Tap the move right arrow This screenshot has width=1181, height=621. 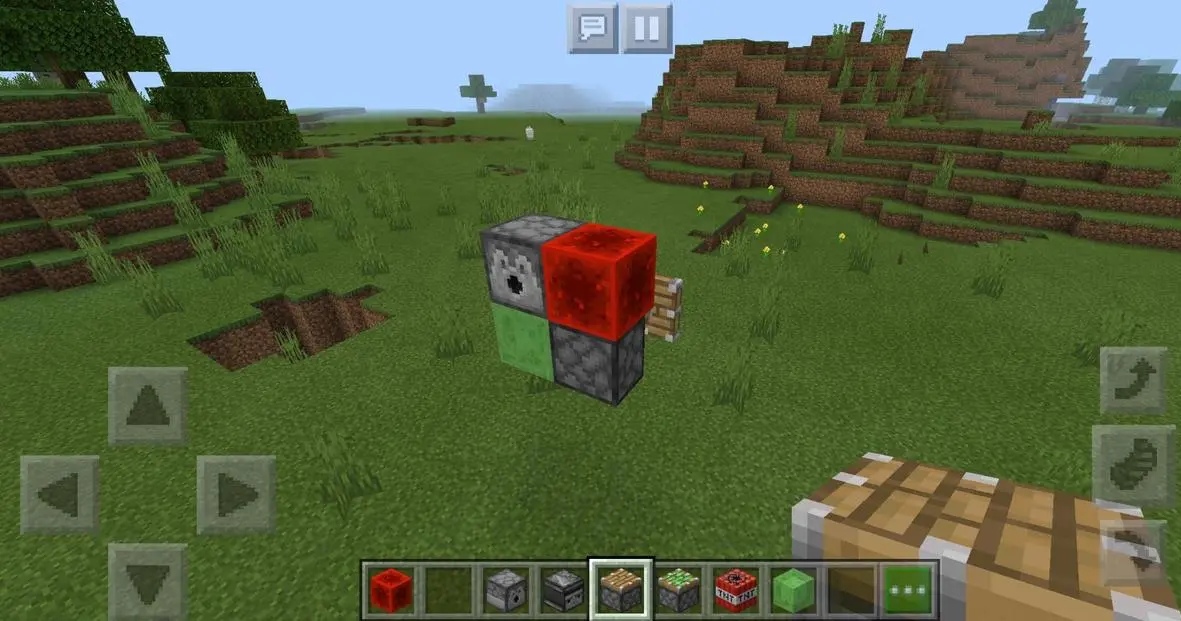click(x=236, y=494)
